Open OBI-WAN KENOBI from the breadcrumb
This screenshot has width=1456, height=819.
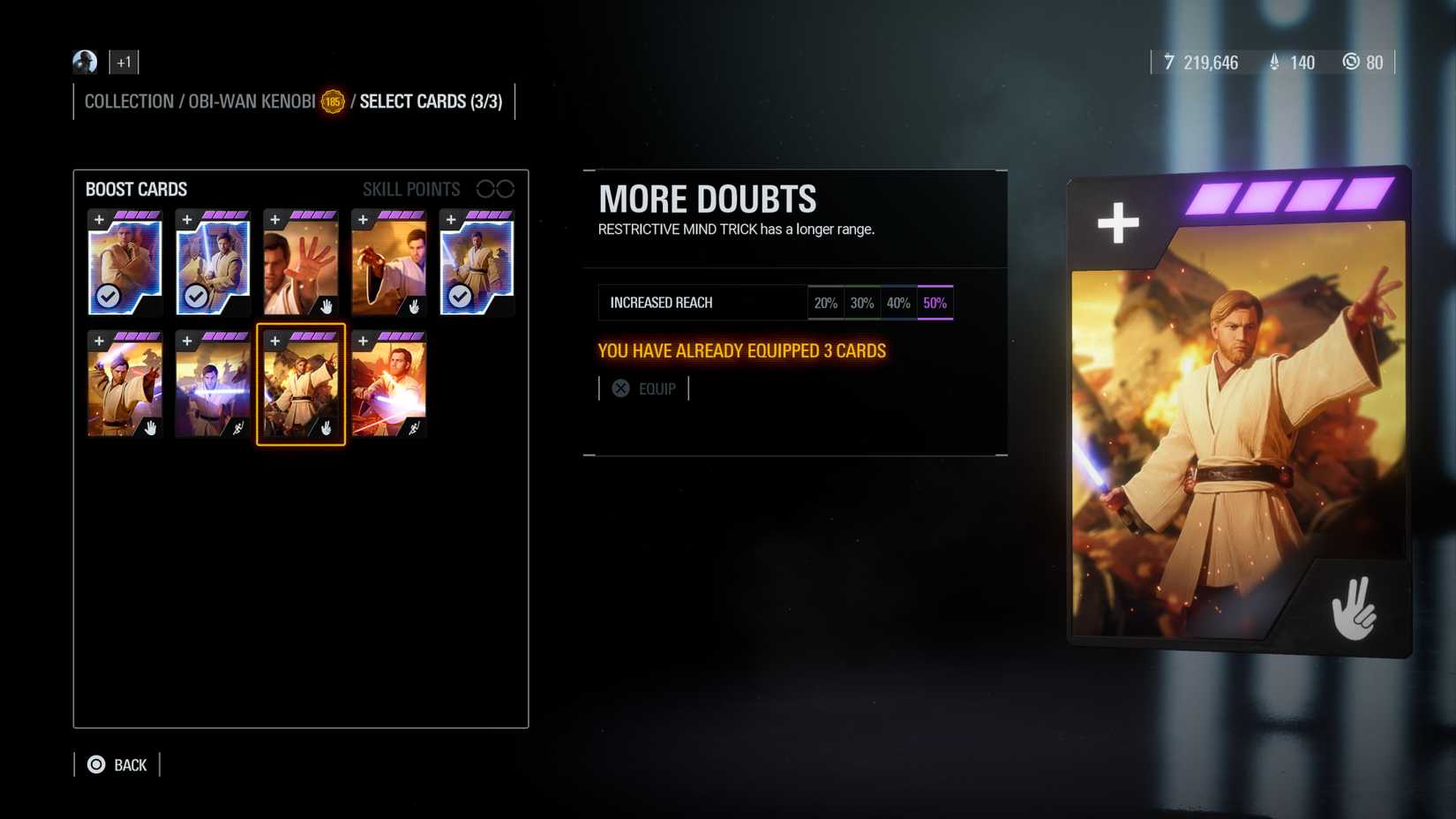251,101
